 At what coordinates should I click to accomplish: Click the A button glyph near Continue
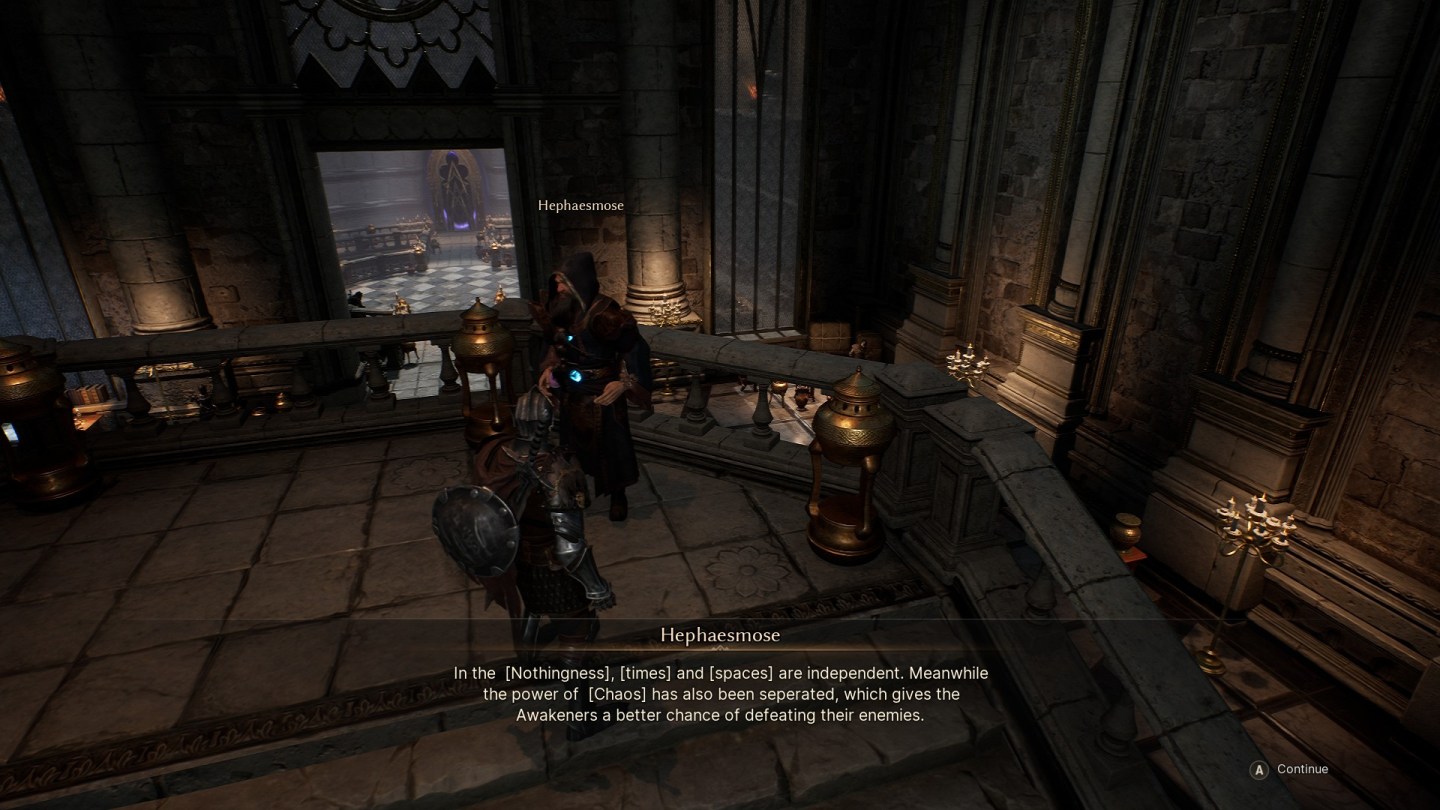[x=1260, y=769]
